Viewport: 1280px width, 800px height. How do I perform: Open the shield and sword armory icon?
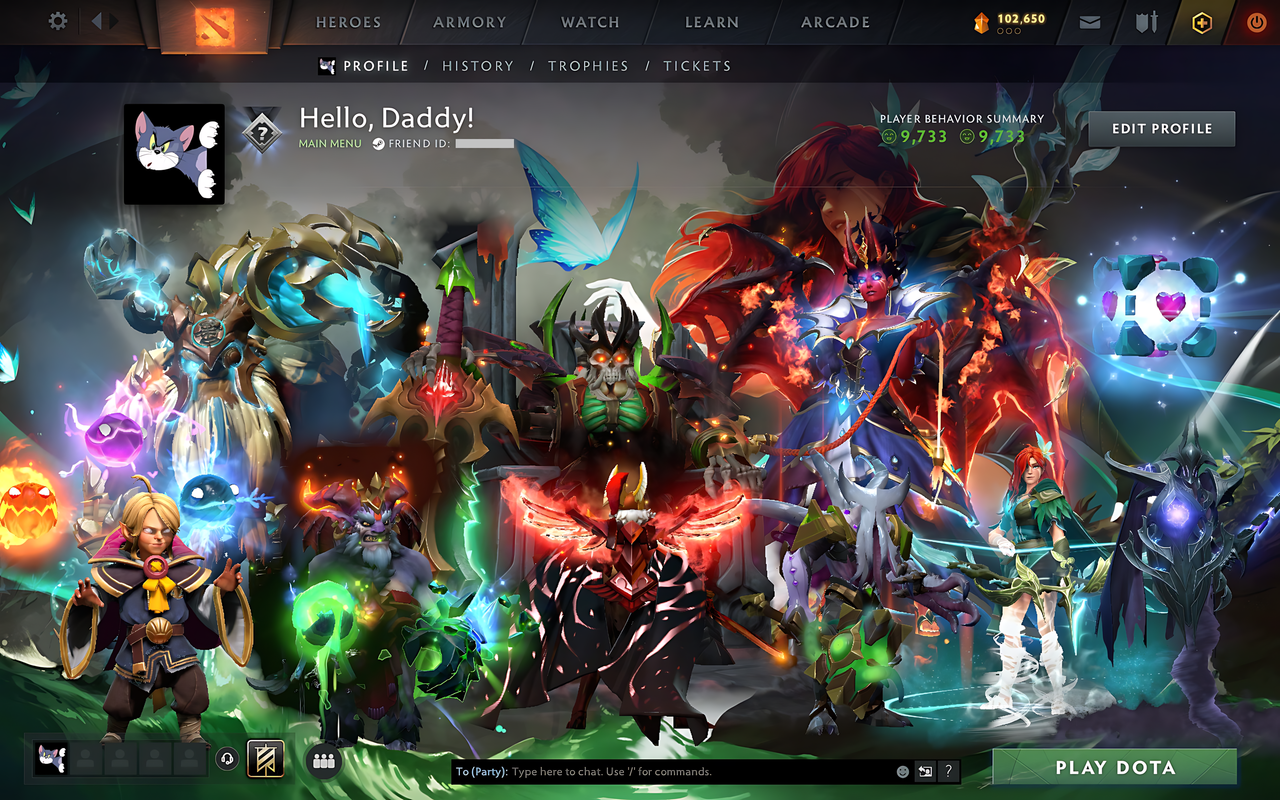1144,20
